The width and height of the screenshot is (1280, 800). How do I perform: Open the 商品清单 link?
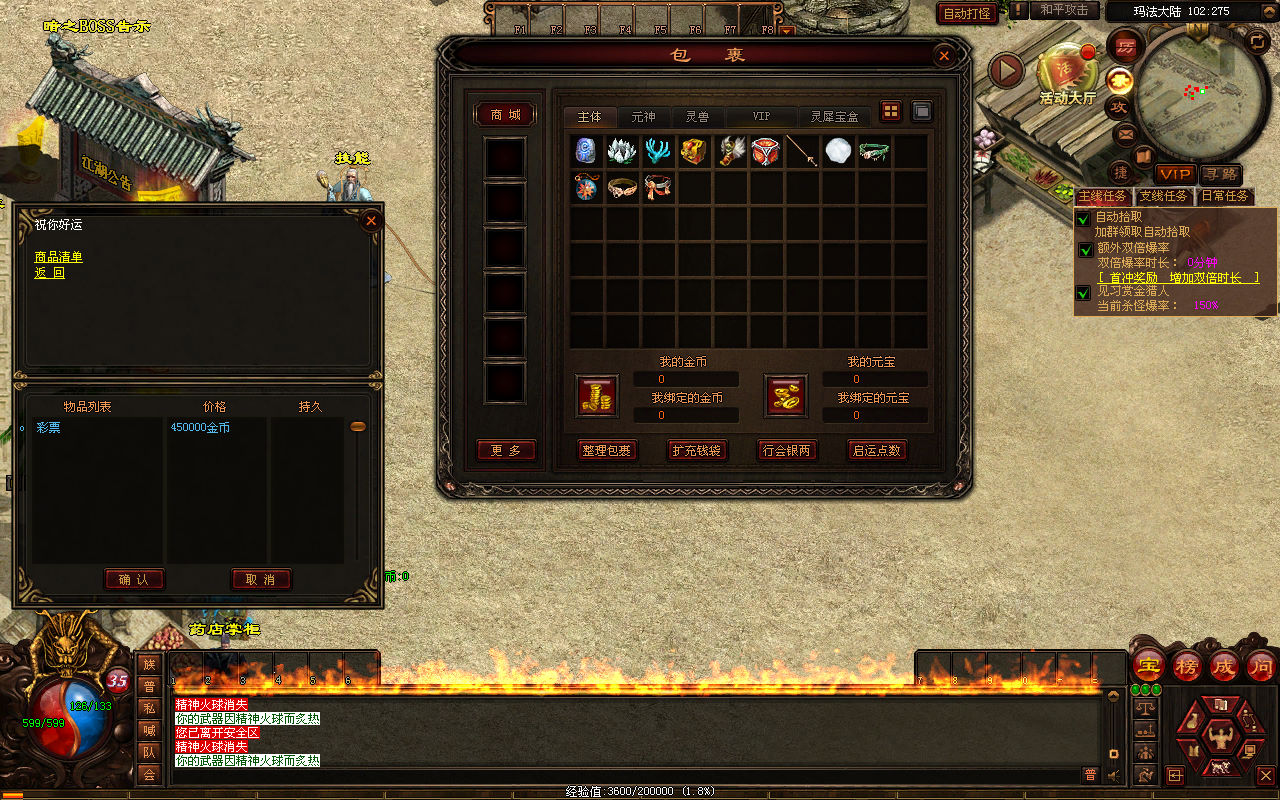[58, 257]
